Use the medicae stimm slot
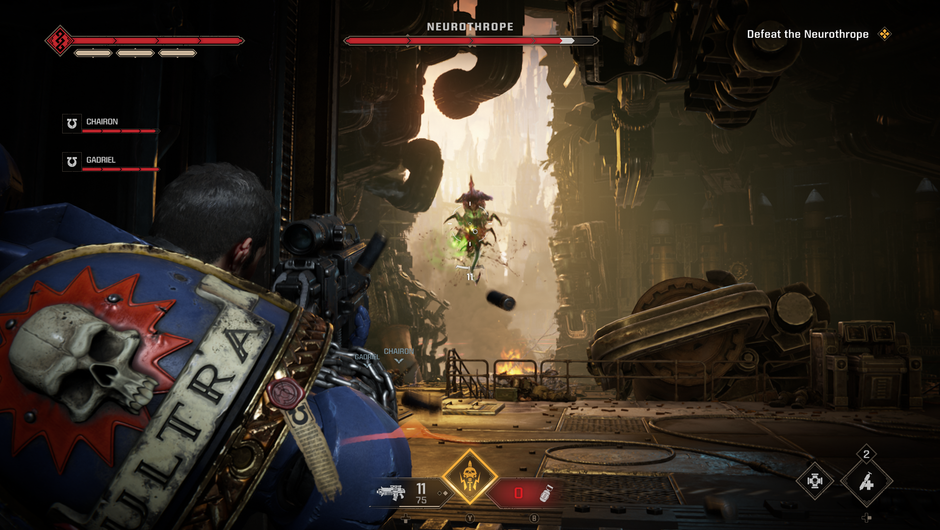The width and height of the screenshot is (940, 530). 531,492
